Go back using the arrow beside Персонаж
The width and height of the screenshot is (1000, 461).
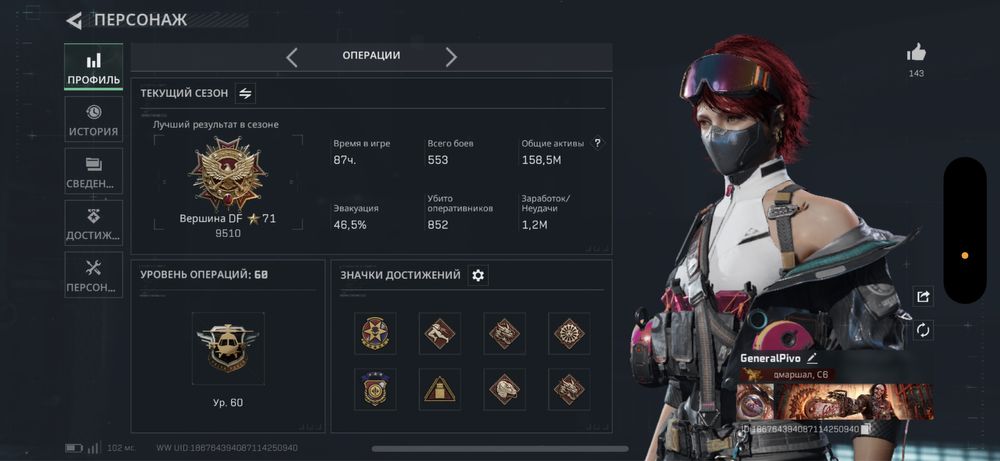click(74, 20)
